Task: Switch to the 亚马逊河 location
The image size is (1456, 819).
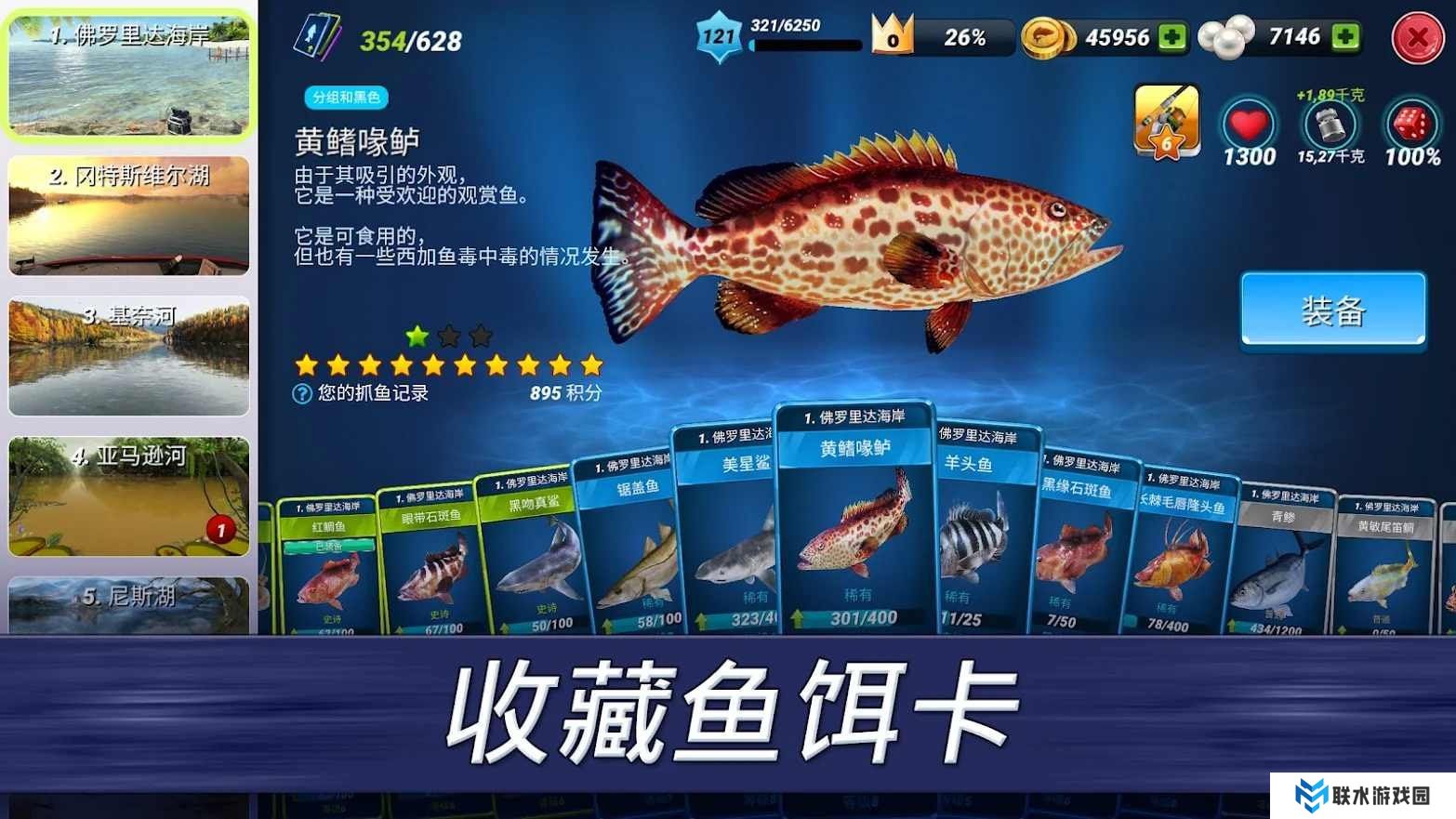Action: 129,496
